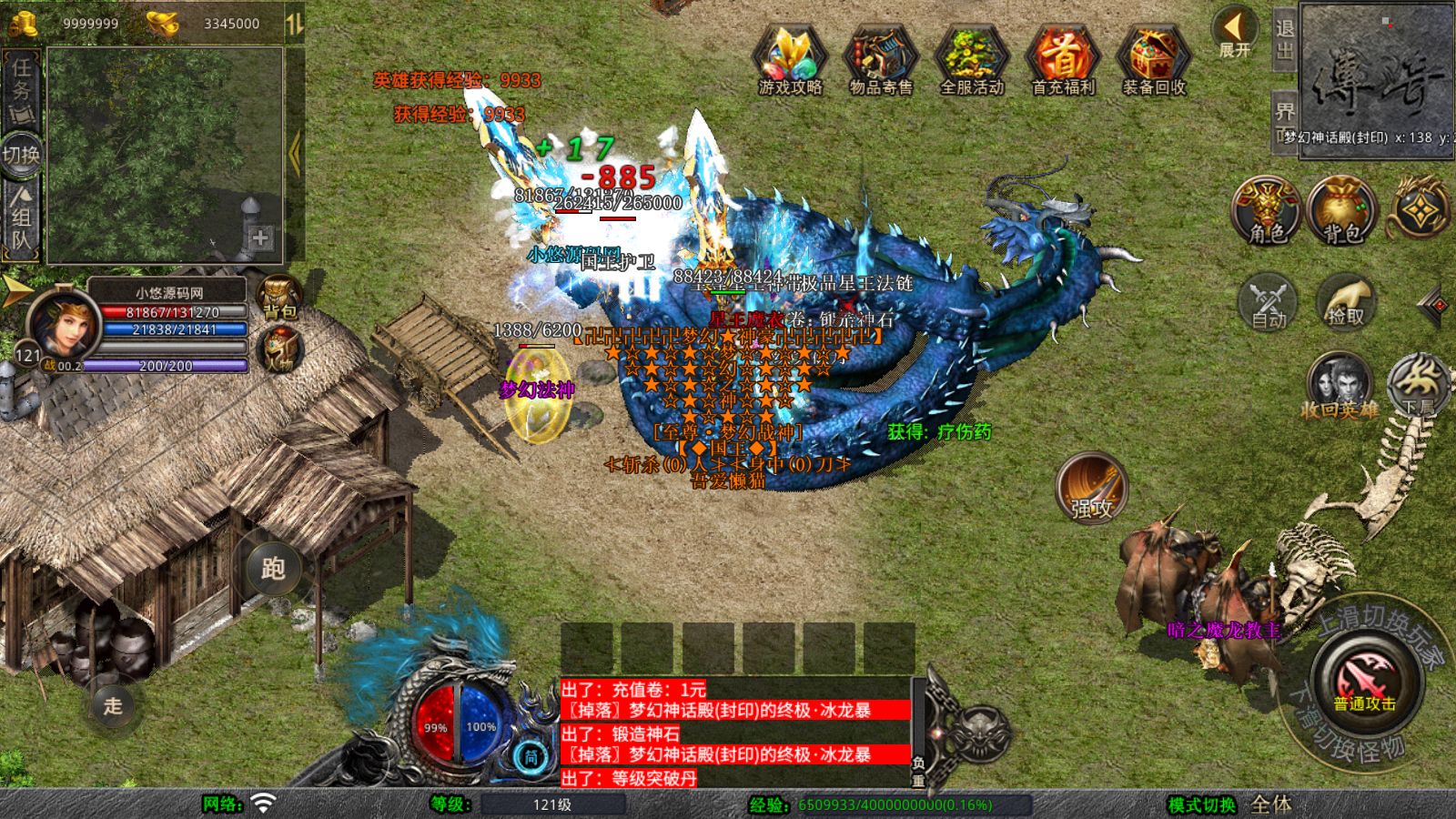Switch to 跑 run mode
The image size is (1456, 819).
273,568
